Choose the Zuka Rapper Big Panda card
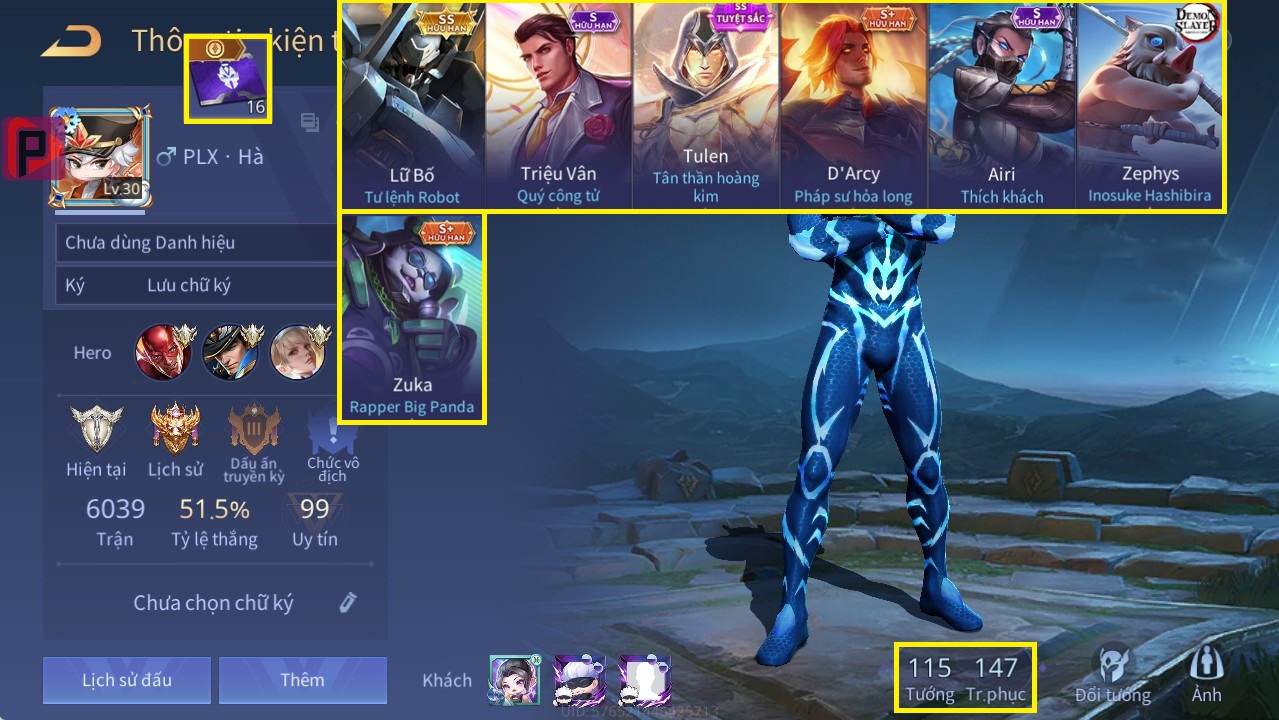 (412, 318)
